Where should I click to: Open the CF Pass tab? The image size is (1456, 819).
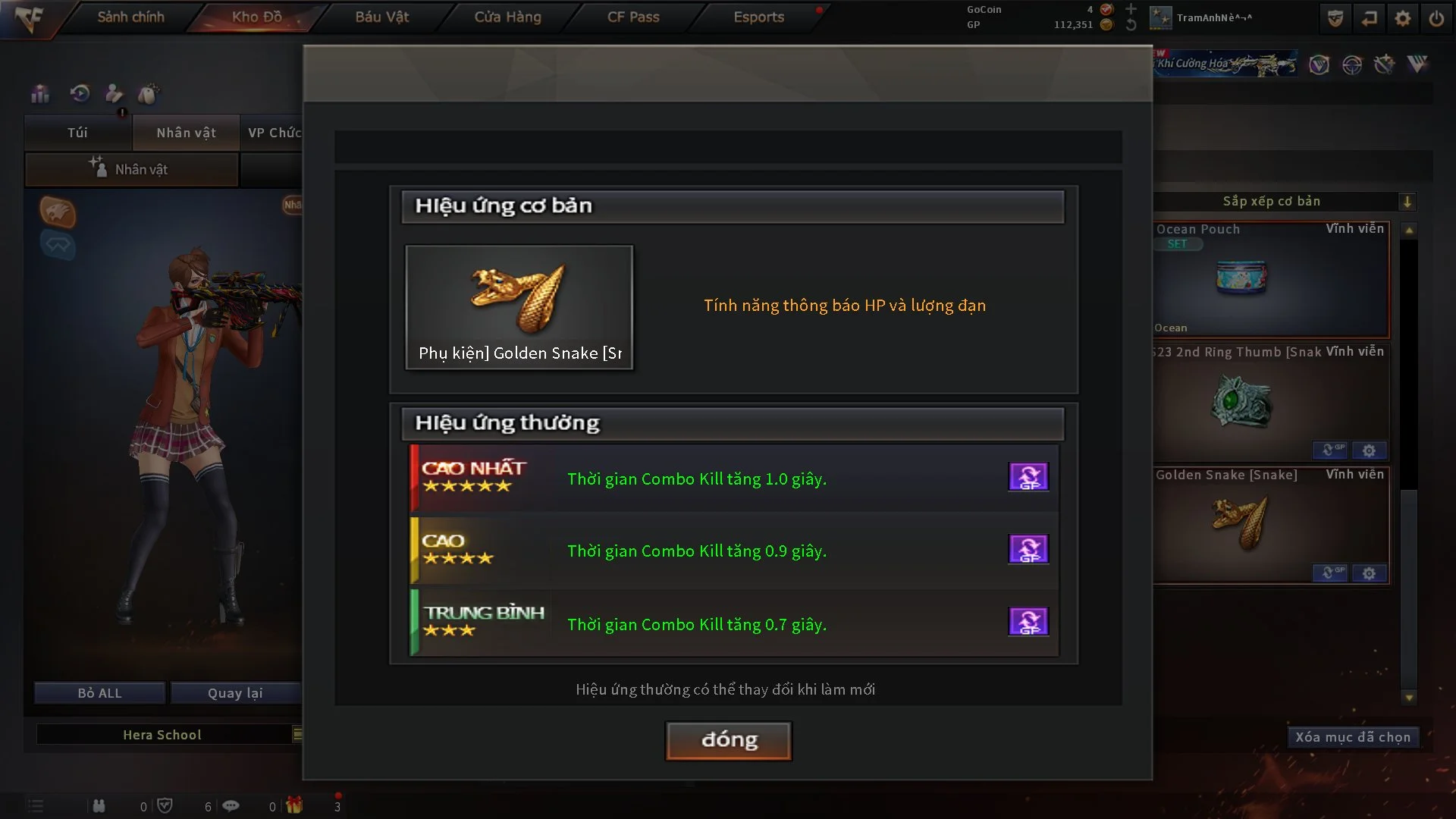point(633,17)
